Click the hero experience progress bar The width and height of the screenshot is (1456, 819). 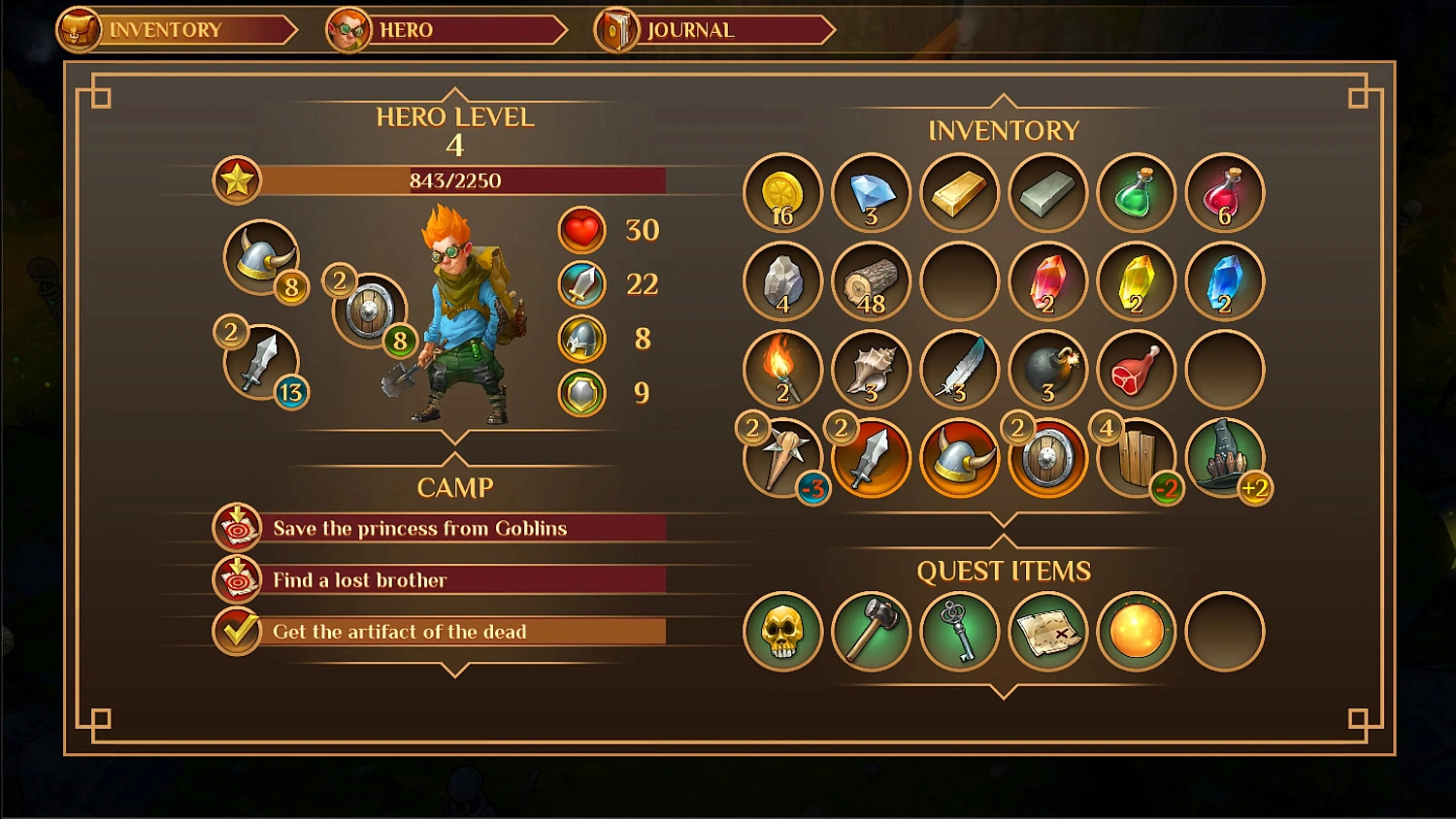click(x=456, y=180)
